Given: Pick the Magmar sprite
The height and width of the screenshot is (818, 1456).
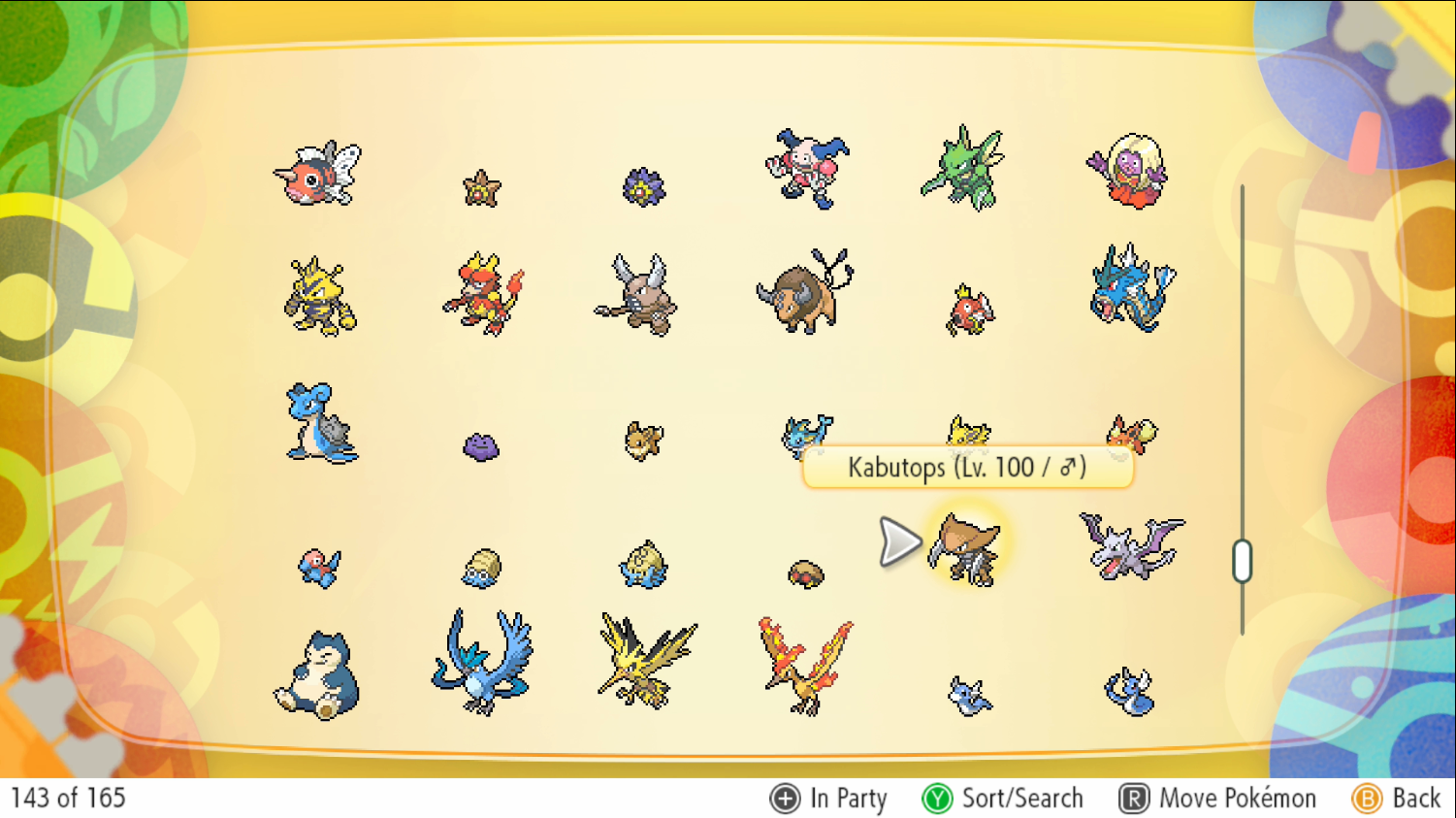Looking at the screenshot, I should pyautogui.click(x=482, y=293).
